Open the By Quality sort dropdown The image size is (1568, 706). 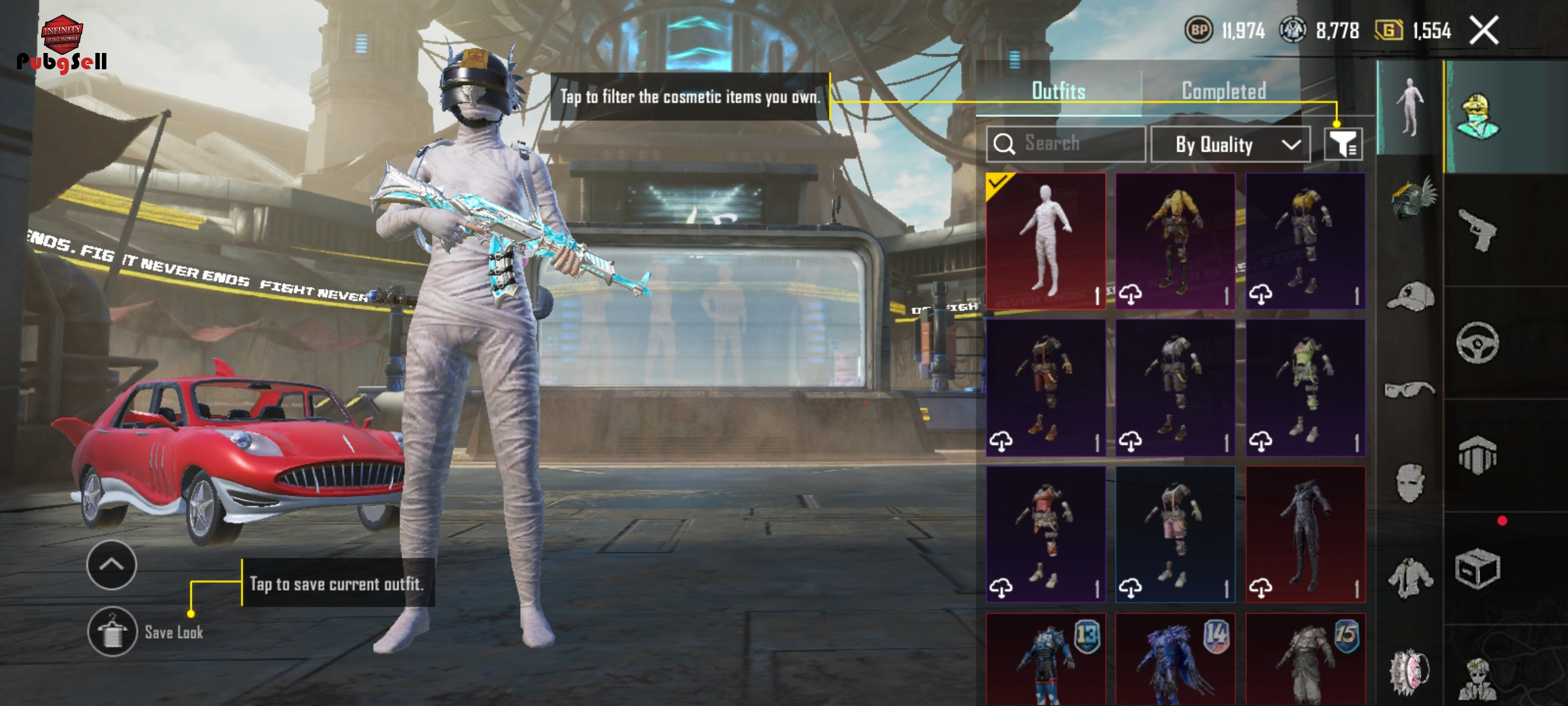(1230, 144)
